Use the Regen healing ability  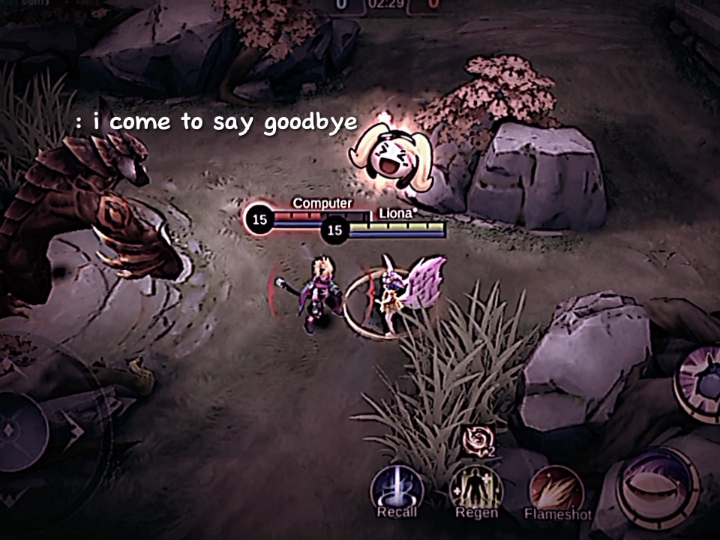pos(476,488)
